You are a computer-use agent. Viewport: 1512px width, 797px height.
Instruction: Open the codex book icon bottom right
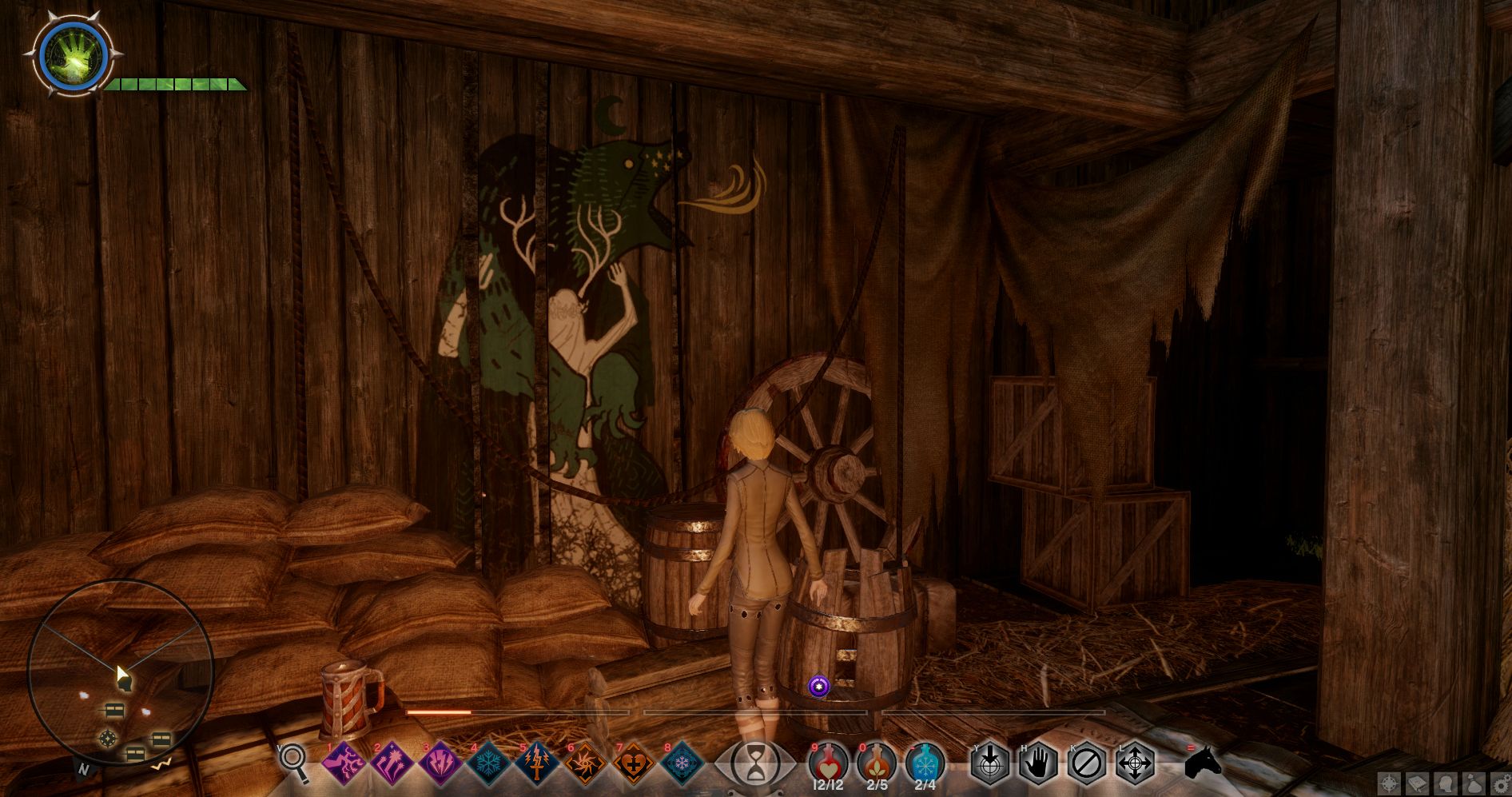[1418, 783]
